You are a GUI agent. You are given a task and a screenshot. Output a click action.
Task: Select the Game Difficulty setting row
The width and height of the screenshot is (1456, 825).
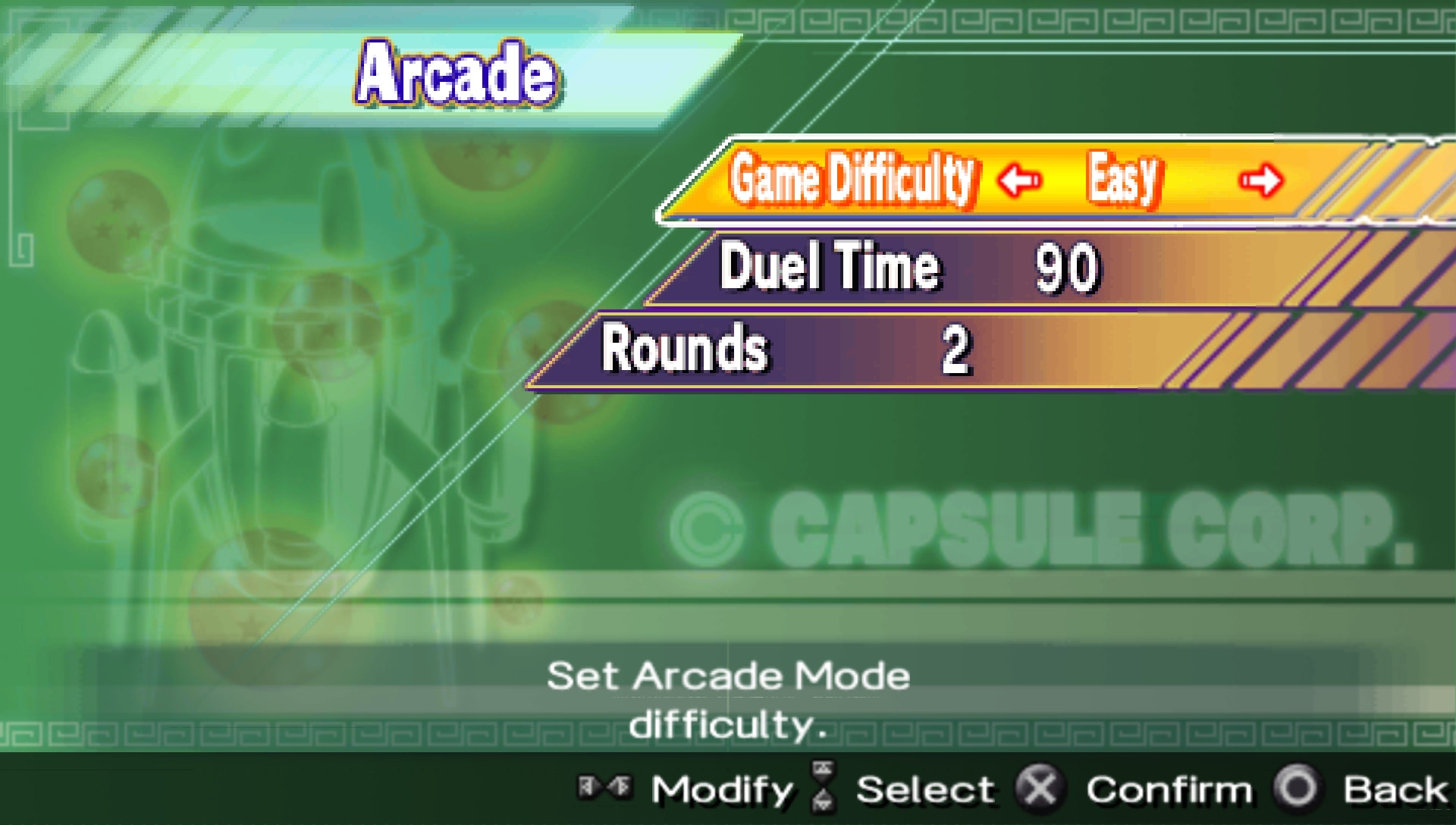tap(853, 180)
